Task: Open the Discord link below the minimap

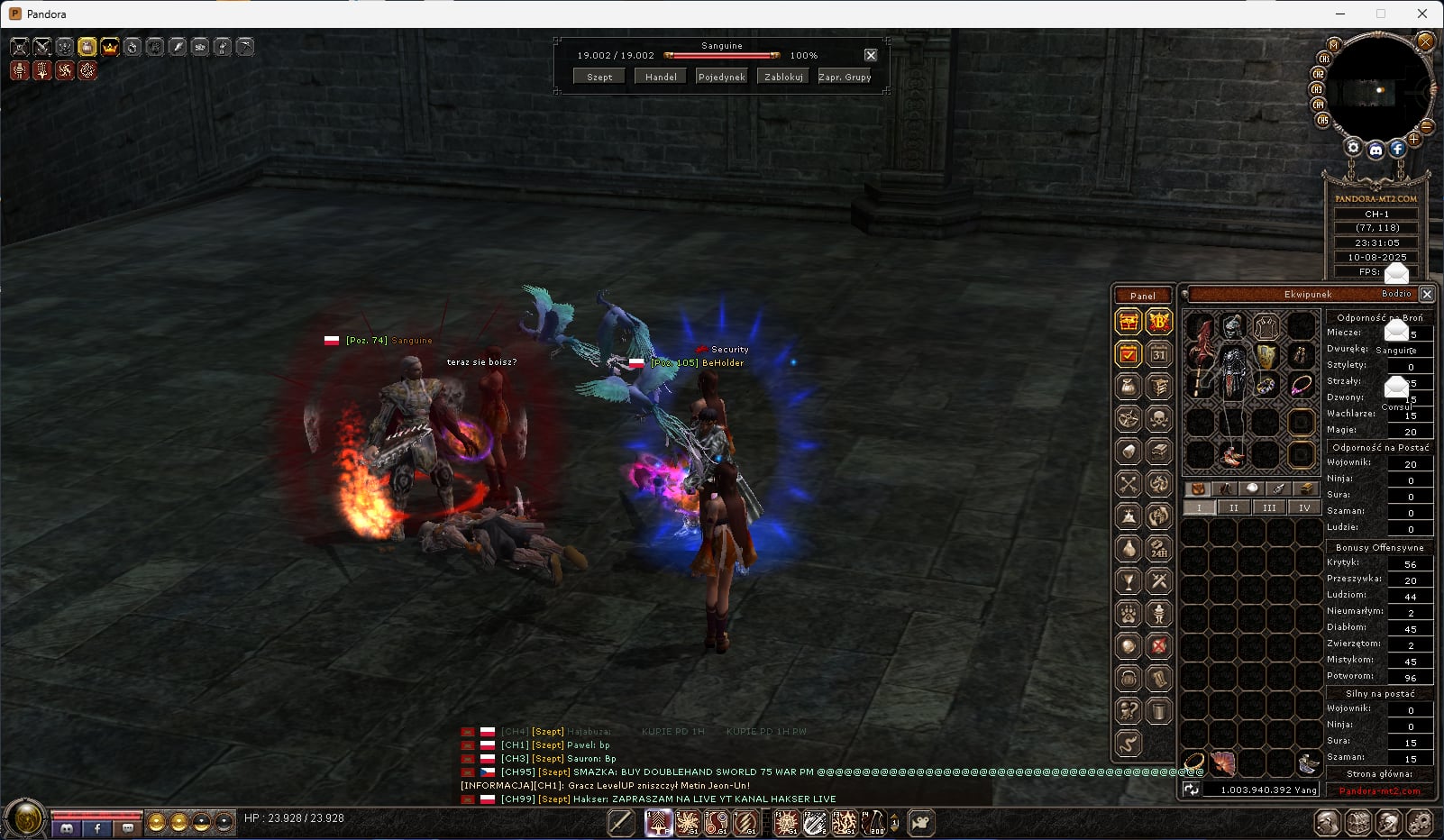Action: [x=1375, y=151]
